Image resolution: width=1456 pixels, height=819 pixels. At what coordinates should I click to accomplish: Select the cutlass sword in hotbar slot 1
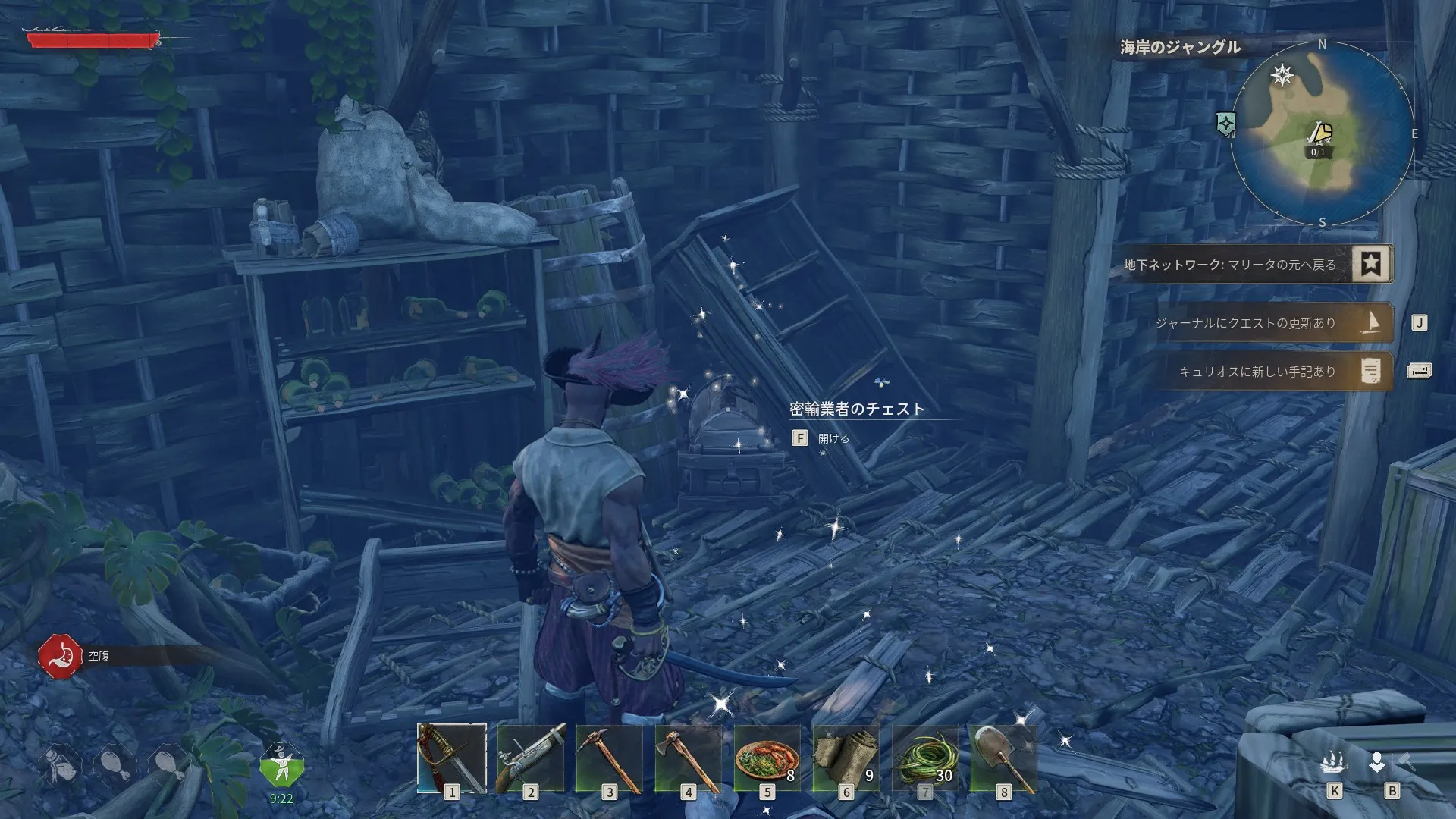tap(452, 758)
